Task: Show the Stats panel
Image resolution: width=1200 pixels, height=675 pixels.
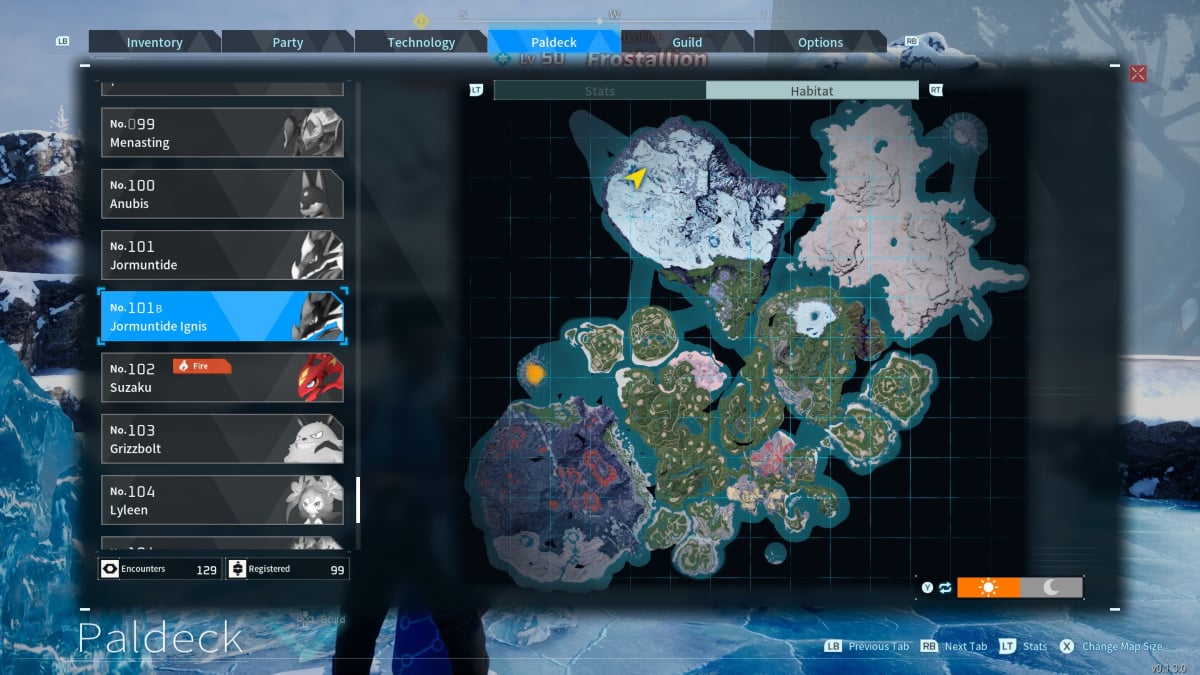Action: [x=600, y=91]
